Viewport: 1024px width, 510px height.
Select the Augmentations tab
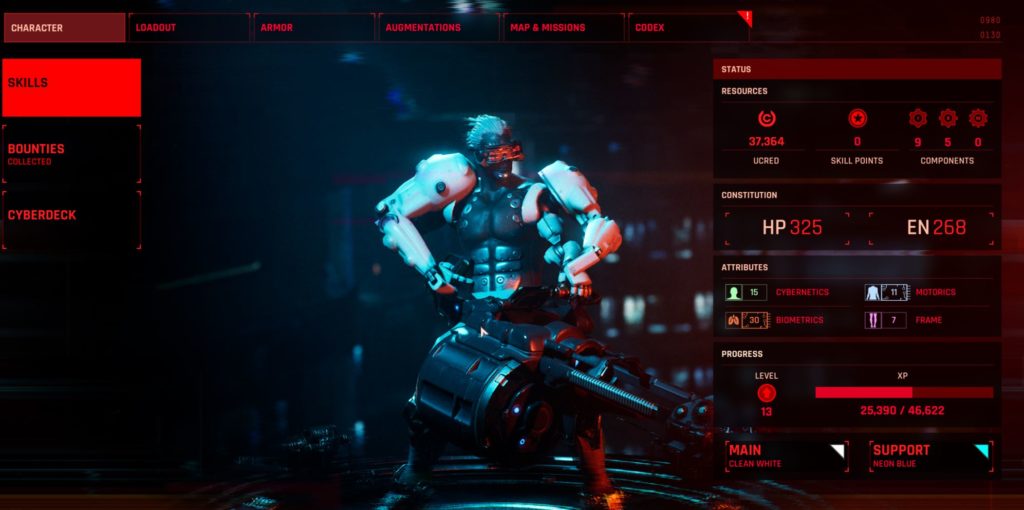tap(438, 28)
